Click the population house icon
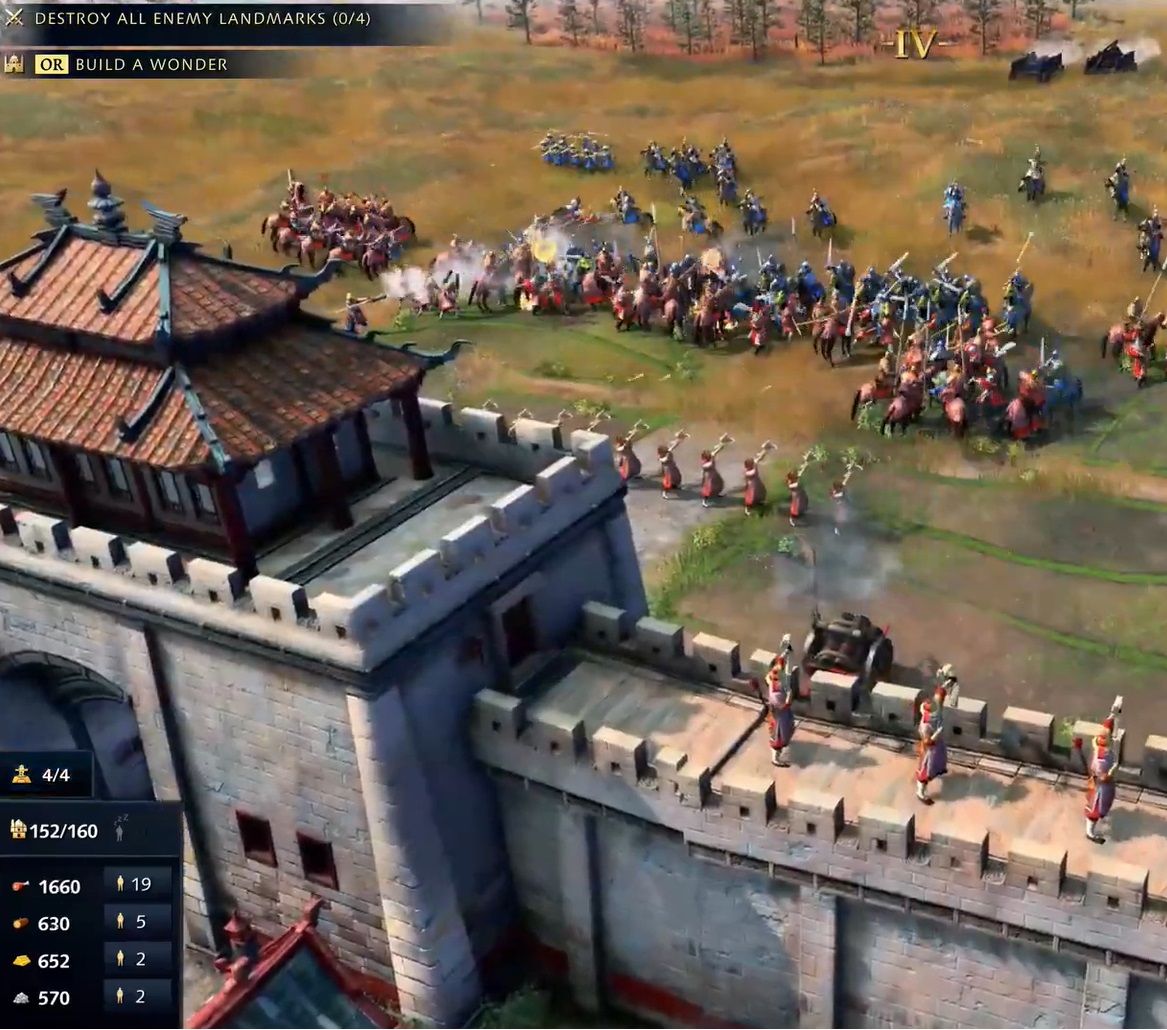This screenshot has width=1167, height=1030. coord(18,829)
